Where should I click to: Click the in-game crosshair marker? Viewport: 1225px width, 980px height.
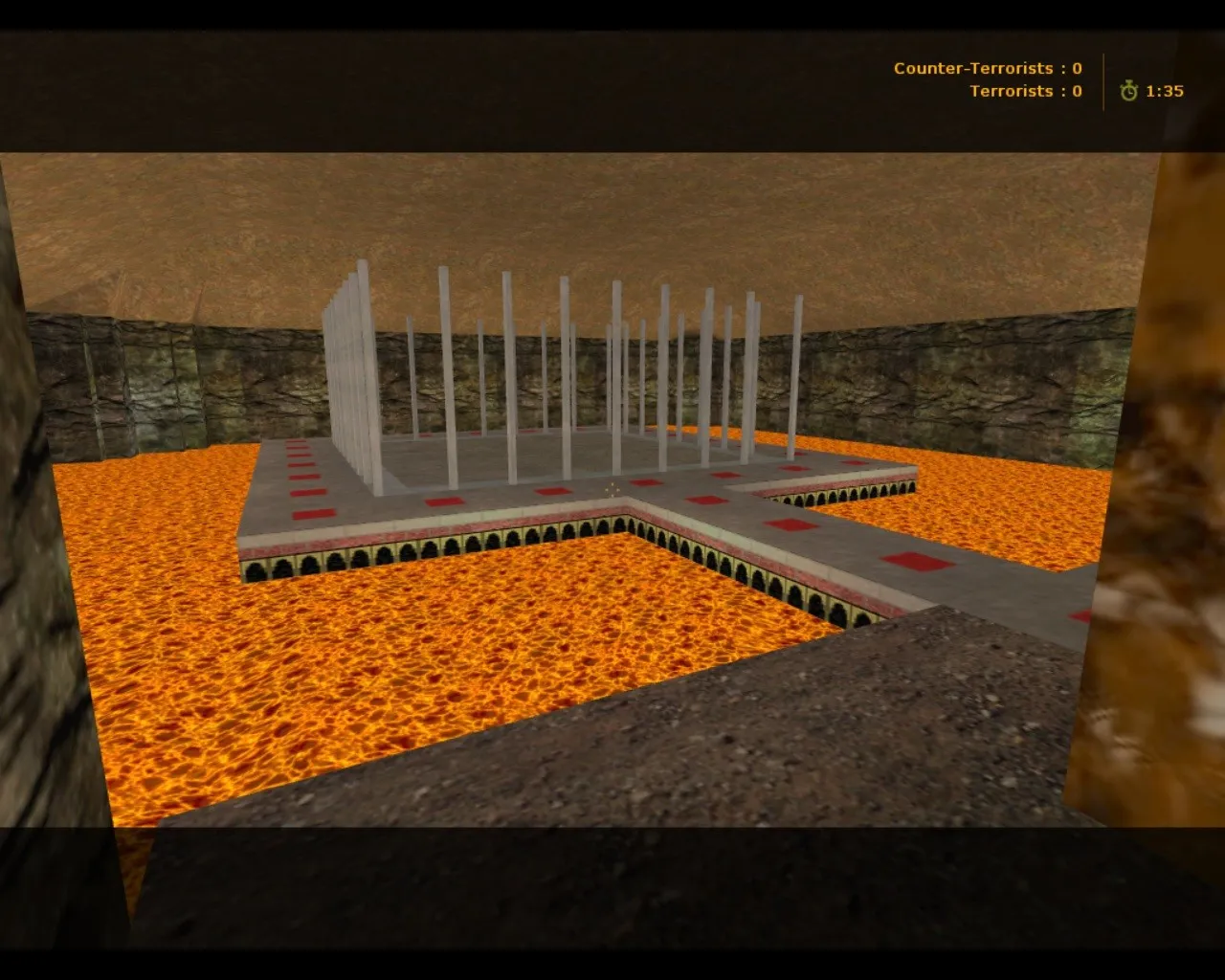[x=612, y=491]
